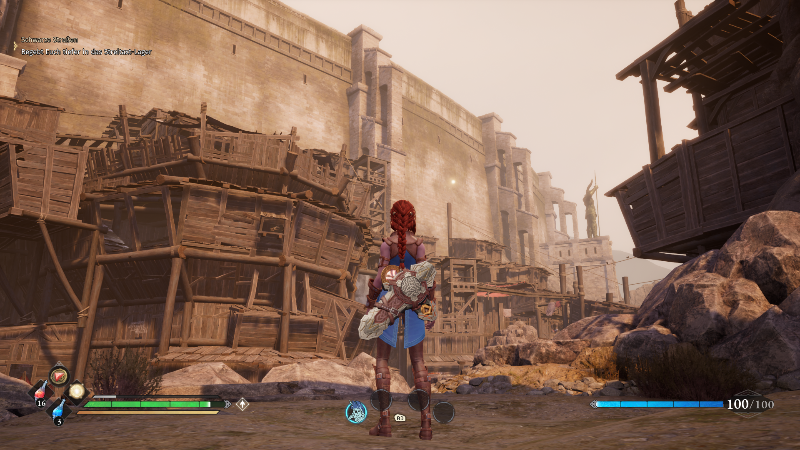Activate the blue wolf companion ability
The image size is (800, 450).
coord(355,411)
